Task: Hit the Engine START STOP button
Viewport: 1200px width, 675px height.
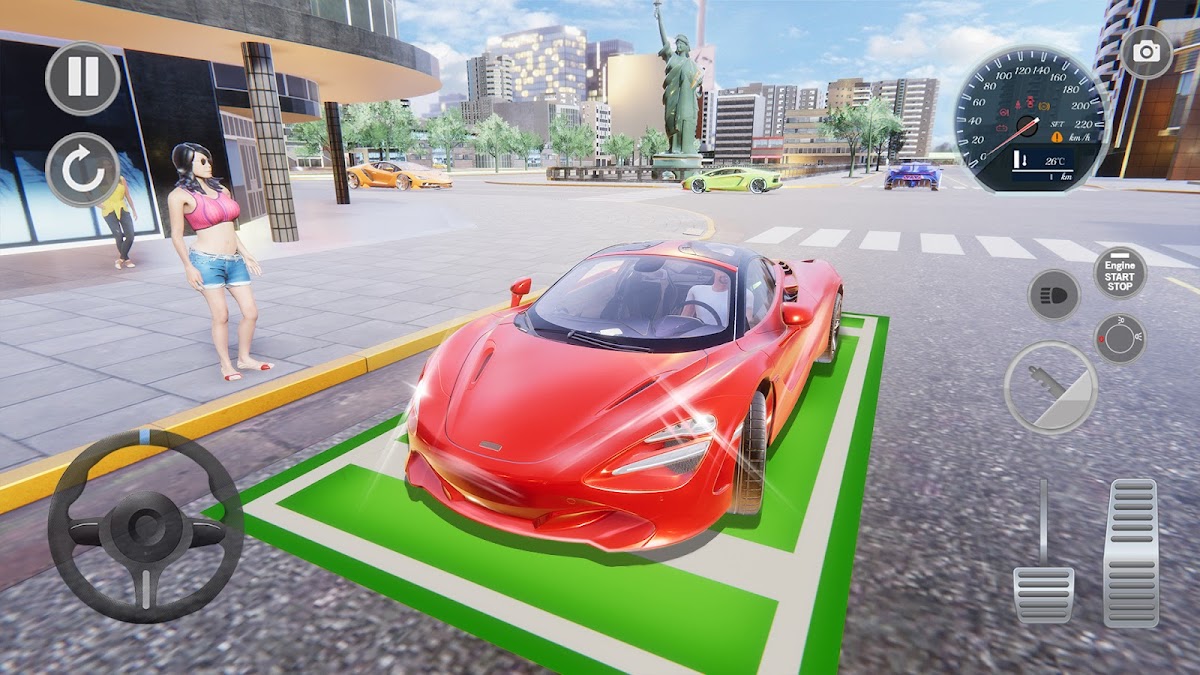Action: coord(1119,271)
